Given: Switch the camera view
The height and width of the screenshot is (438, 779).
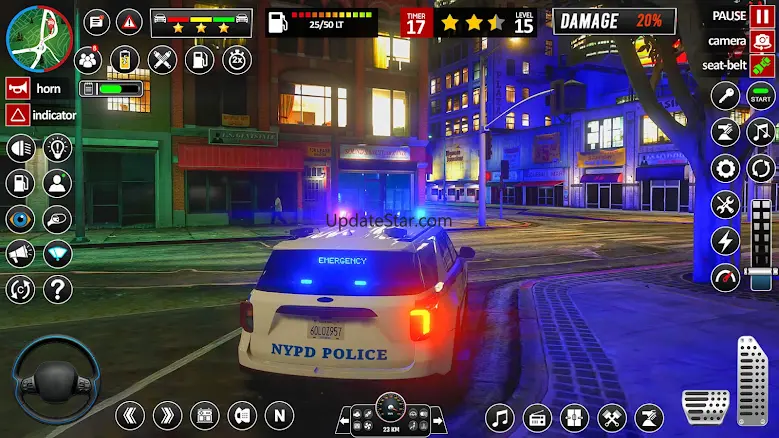Looking at the screenshot, I should tap(763, 41).
